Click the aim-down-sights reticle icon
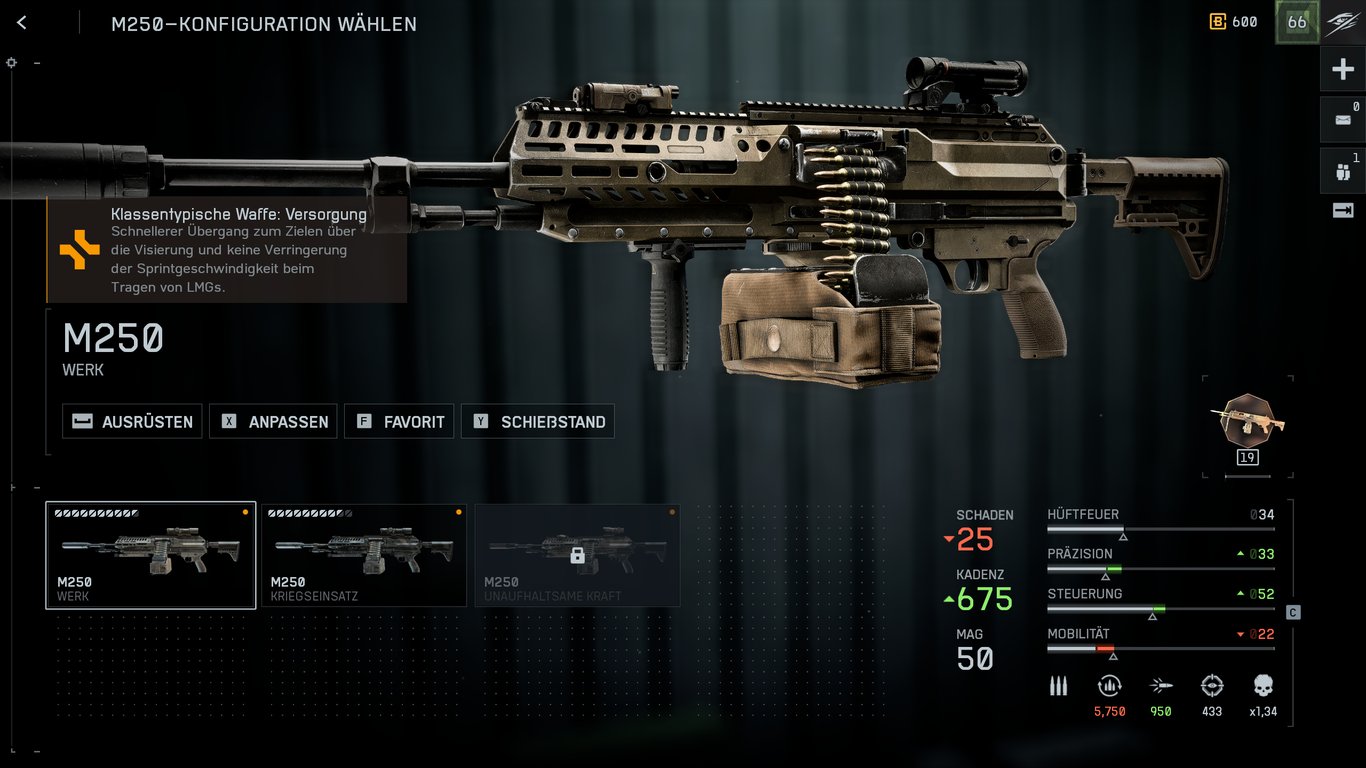 (1211, 687)
